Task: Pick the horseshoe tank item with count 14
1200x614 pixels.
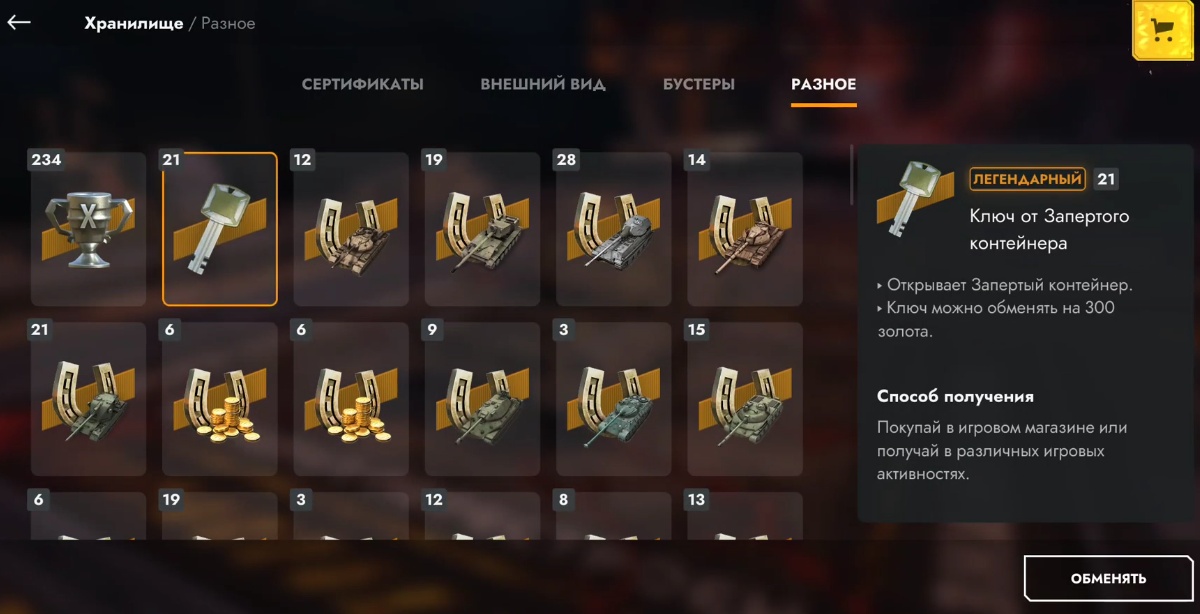Action: (x=744, y=230)
